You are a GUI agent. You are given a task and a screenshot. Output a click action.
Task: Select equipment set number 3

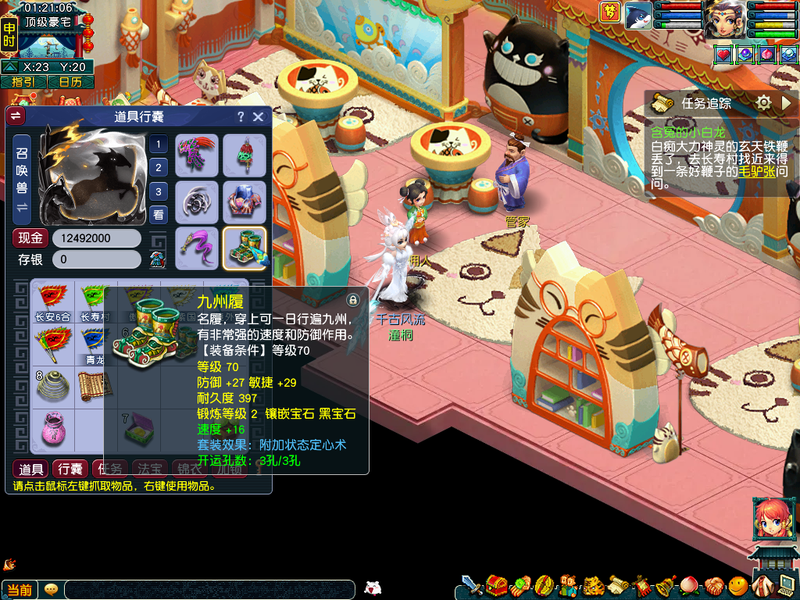pyautogui.click(x=158, y=191)
